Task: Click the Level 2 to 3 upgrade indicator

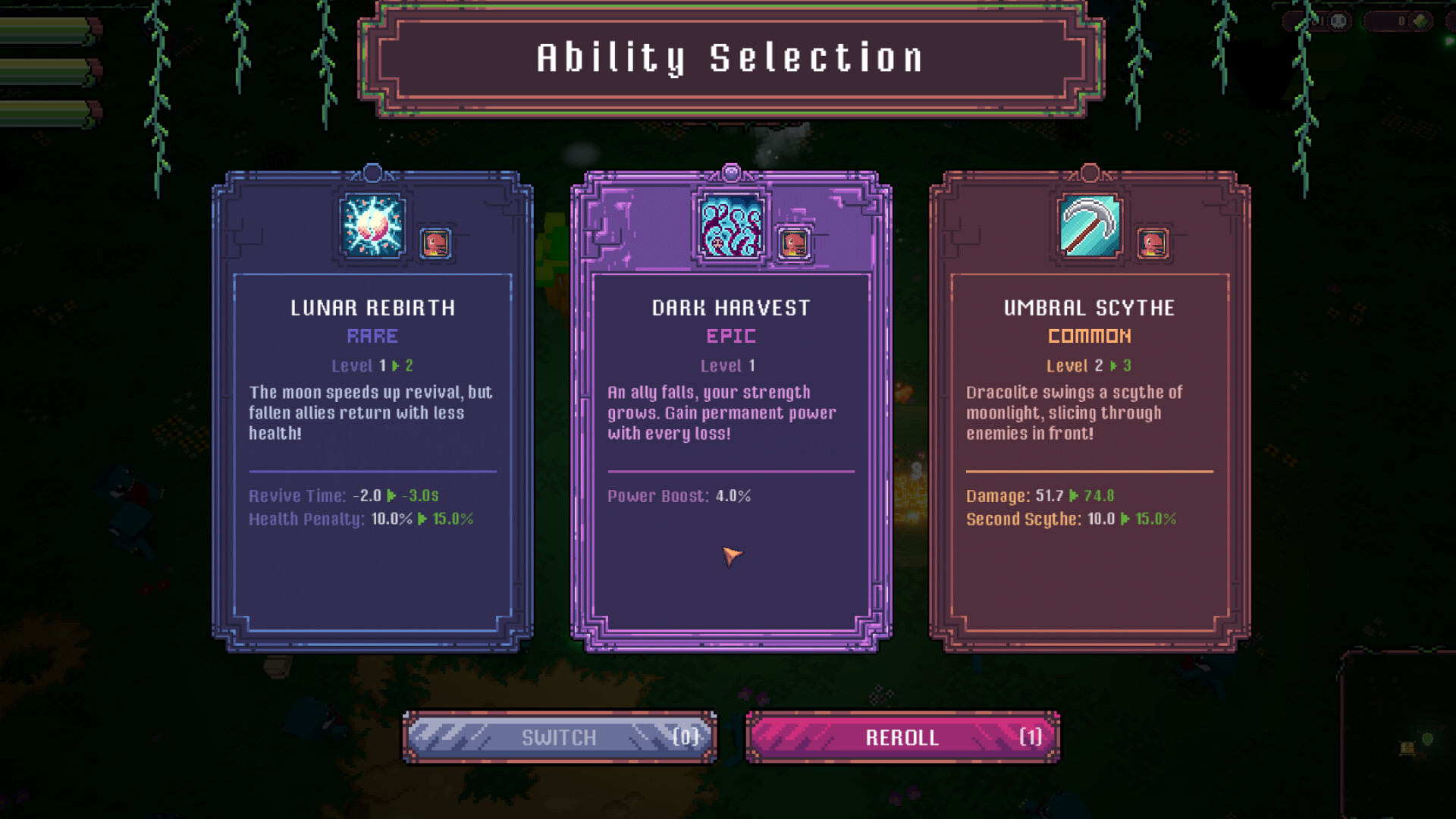Action: click(x=1088, y=366)
